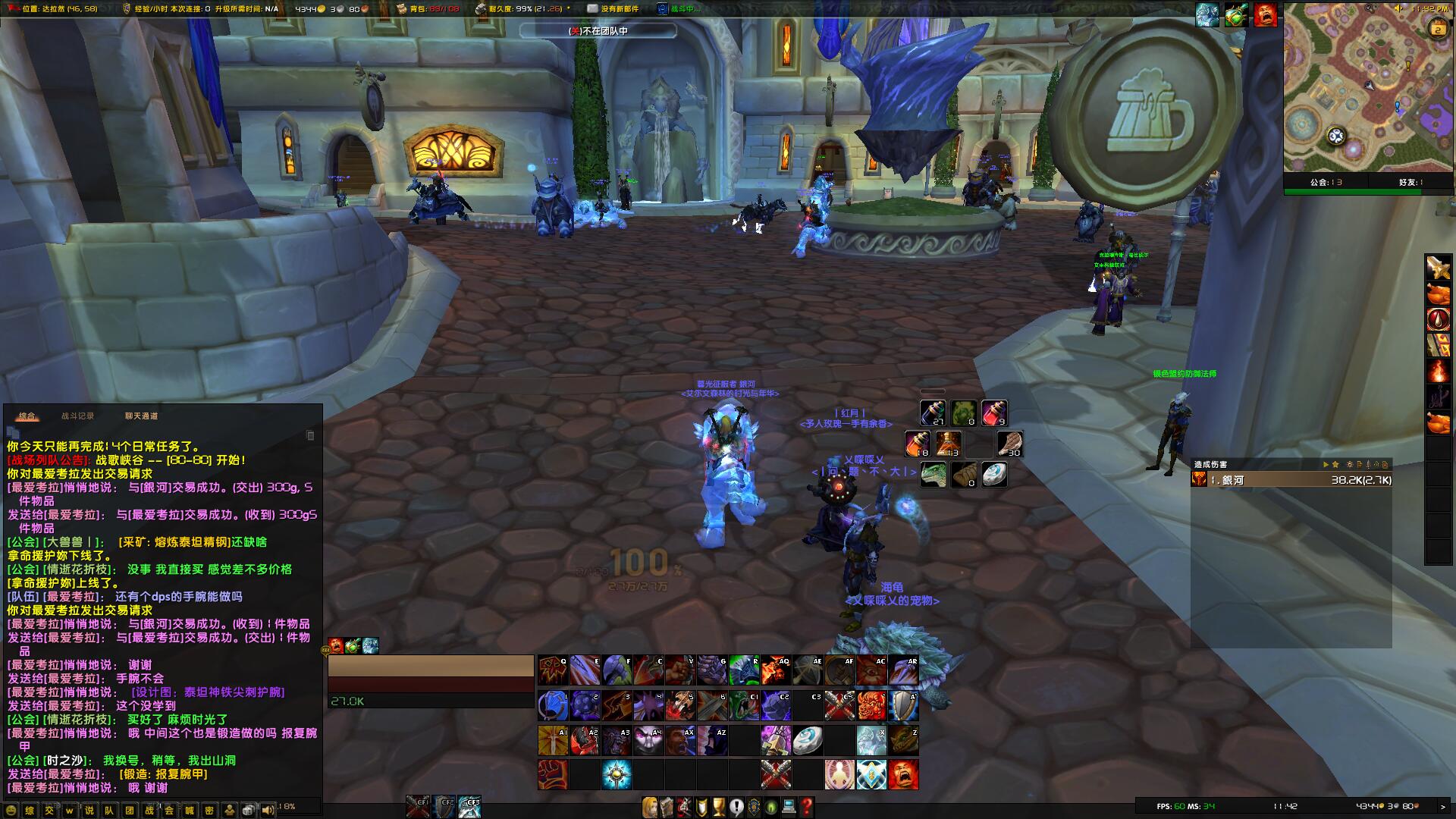Open the character info micro button
Image resolution: width=1456 pixels, height=819 pixels.
(649, 807)
